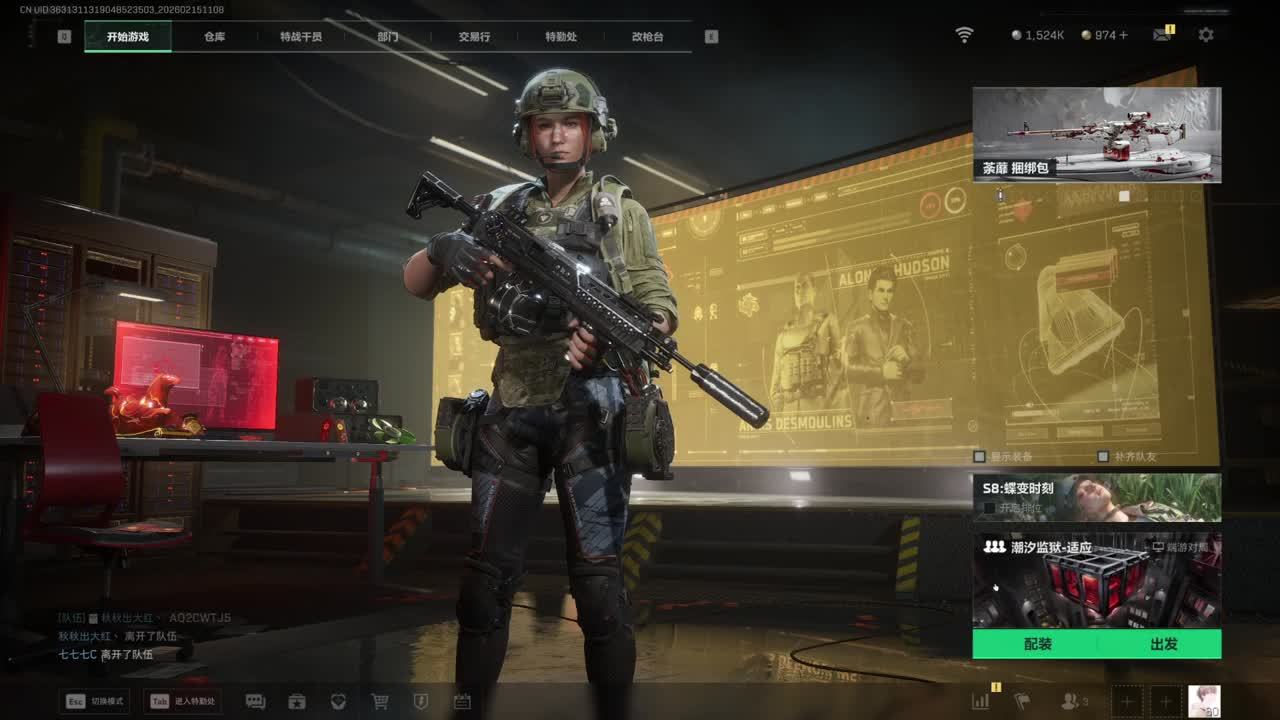Select the 开始游戏 (Start Game) tab
This screenshot has width=1280, height=720.
click(128, 37)
